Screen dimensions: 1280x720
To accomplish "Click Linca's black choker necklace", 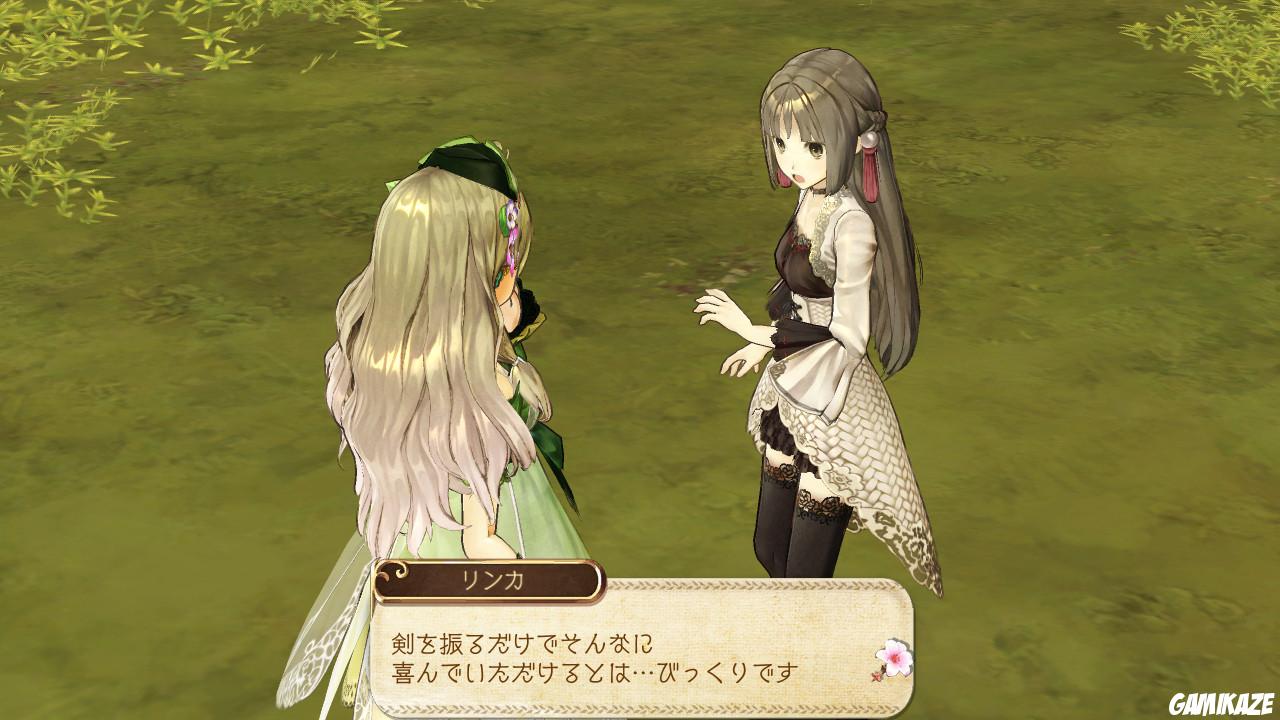I will pos(818,190).
